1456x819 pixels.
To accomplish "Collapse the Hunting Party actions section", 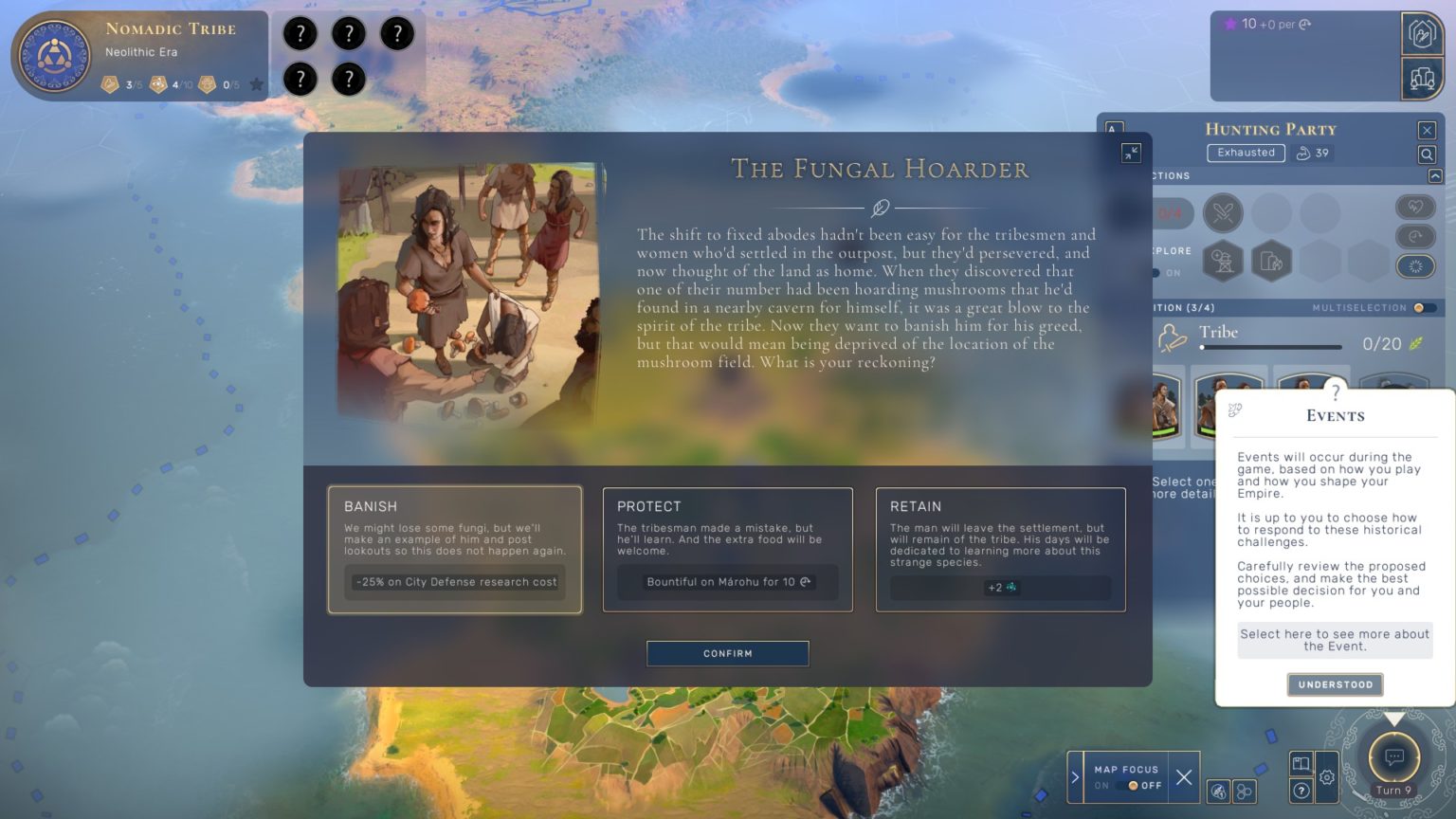I will (1435, 176).
